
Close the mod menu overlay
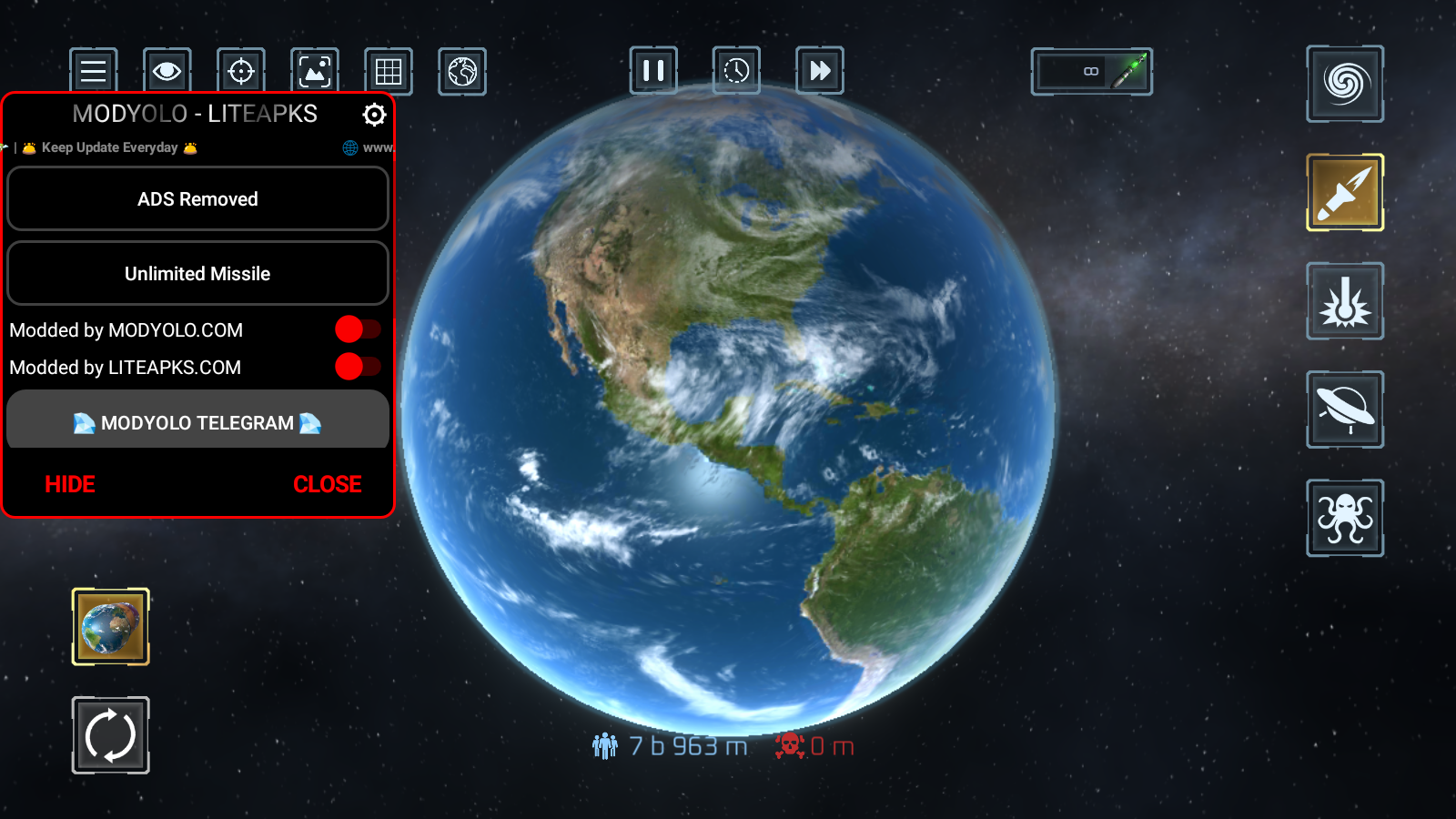(x=328, y=484)
